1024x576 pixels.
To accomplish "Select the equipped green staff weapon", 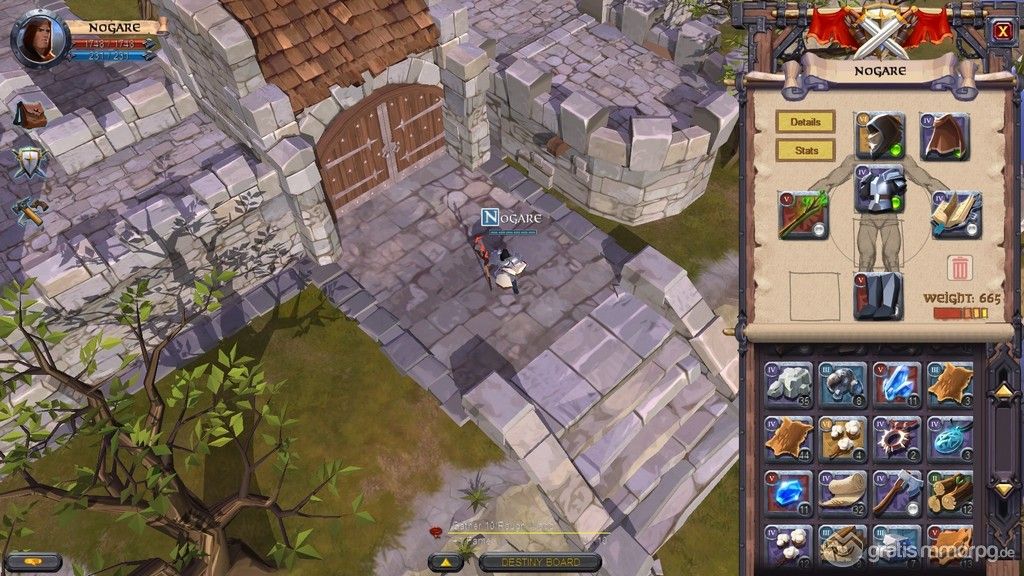I will [804, 214].
